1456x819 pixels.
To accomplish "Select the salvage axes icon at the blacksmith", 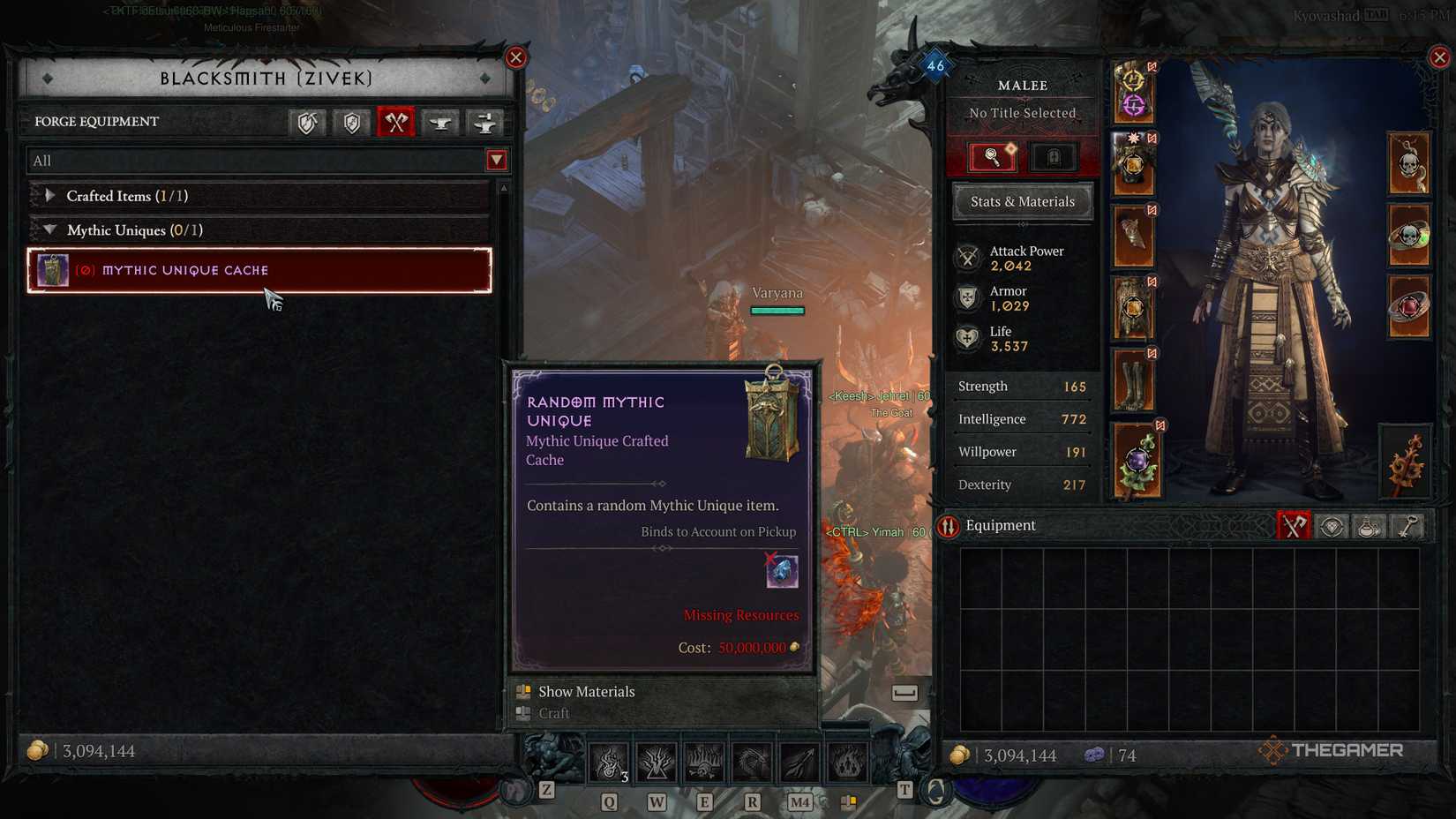I will coord(396,123).
